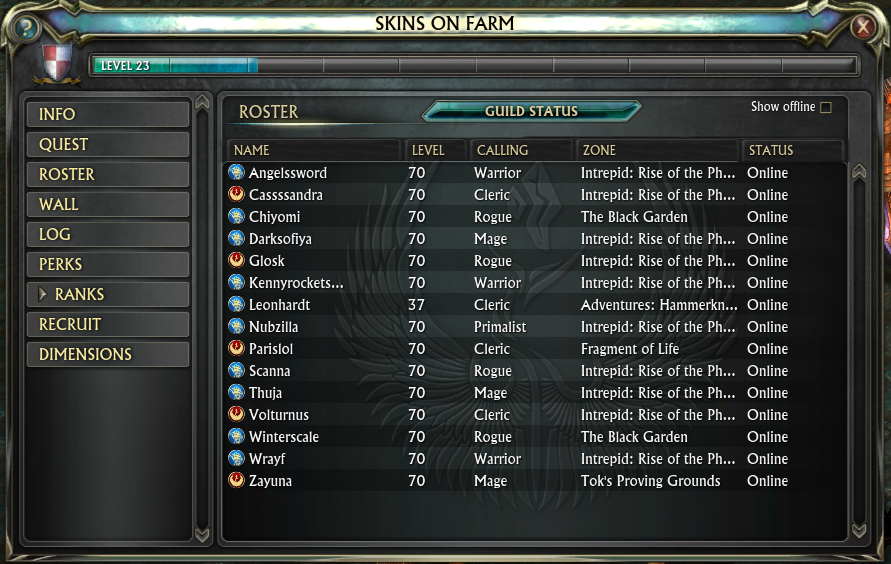This screenshot has width=891, height=564.
Task: Sort roster by Name column
Action: coord(313,150)
